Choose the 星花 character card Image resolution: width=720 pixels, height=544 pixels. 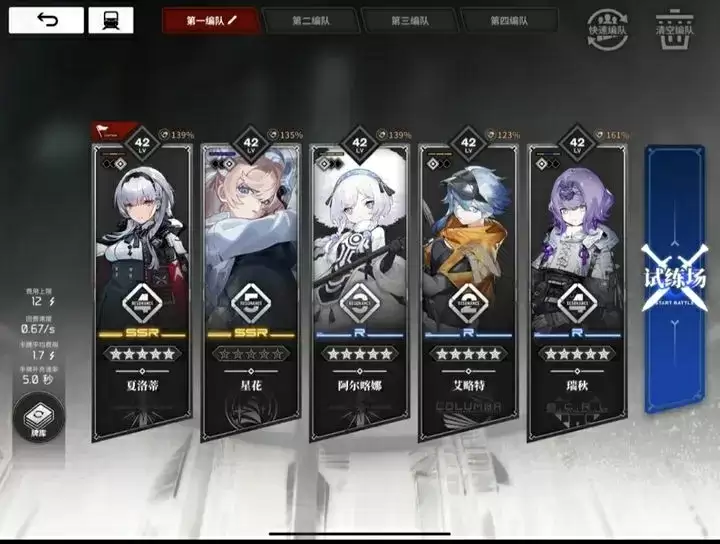[251, 290]
